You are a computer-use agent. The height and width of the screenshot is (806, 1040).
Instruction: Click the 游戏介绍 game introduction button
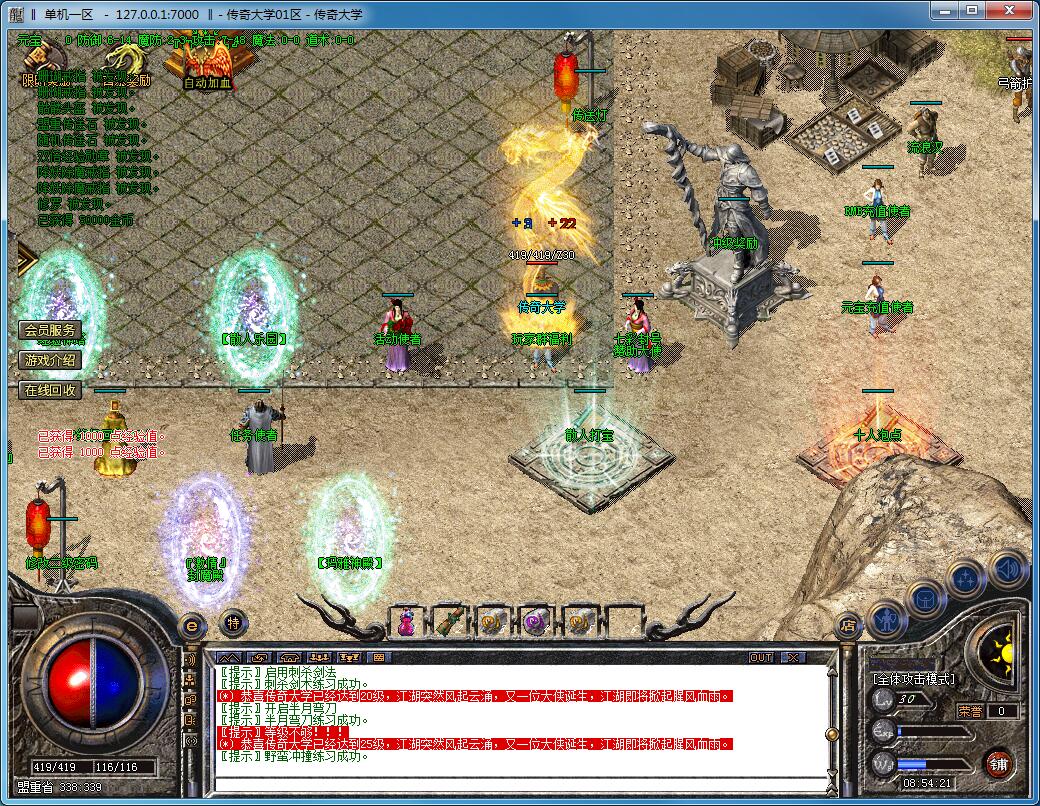50,360
